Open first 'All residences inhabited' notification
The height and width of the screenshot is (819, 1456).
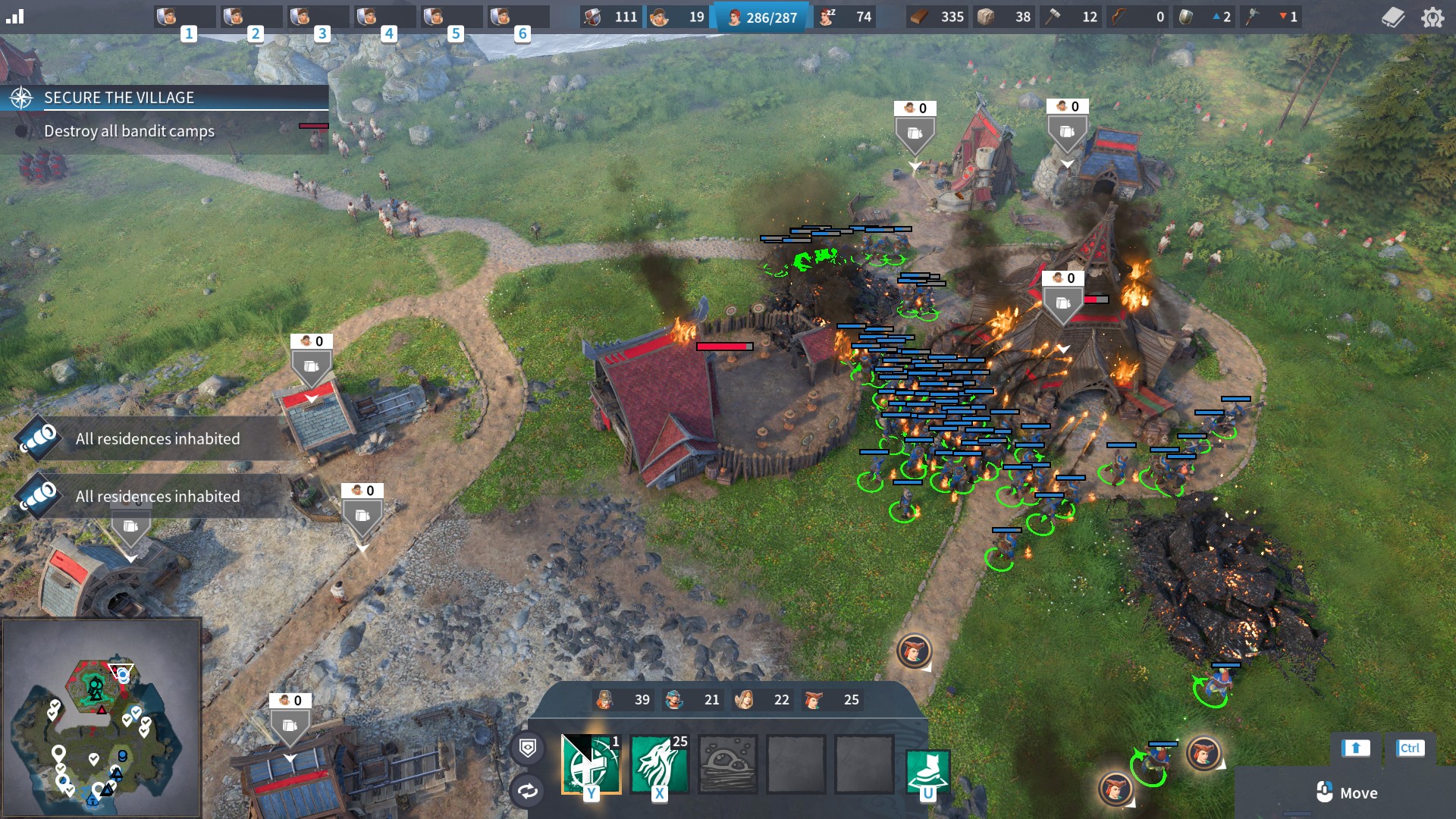pos(157,439)
